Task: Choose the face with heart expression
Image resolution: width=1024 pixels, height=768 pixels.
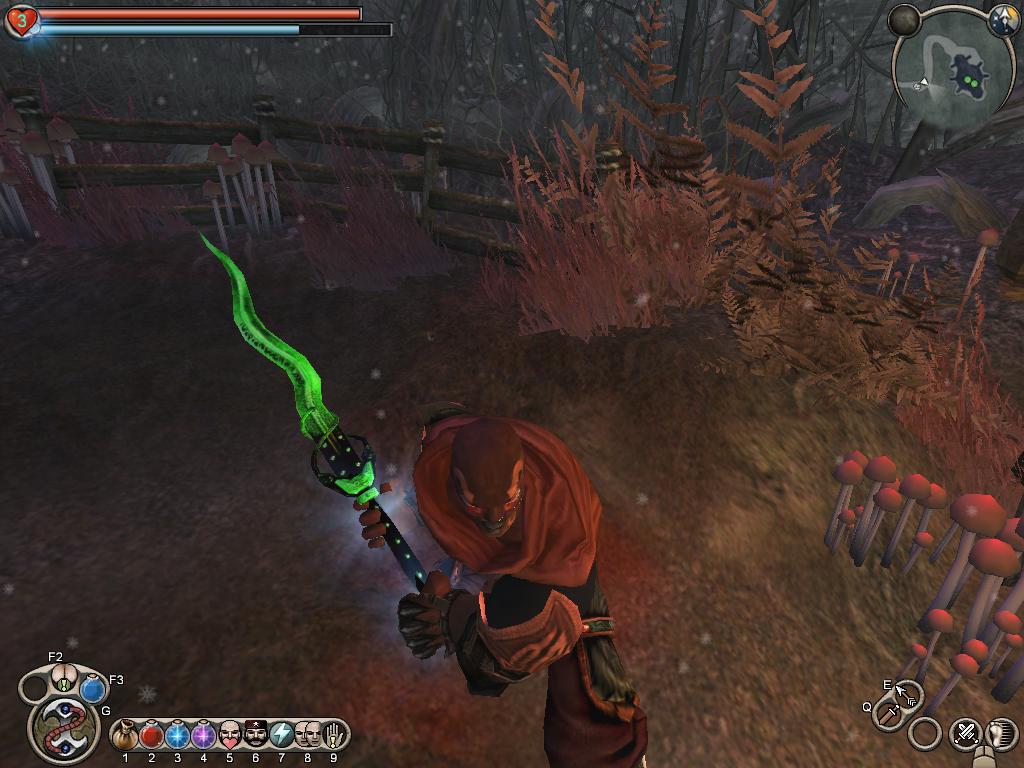Action: pos(230,735)
